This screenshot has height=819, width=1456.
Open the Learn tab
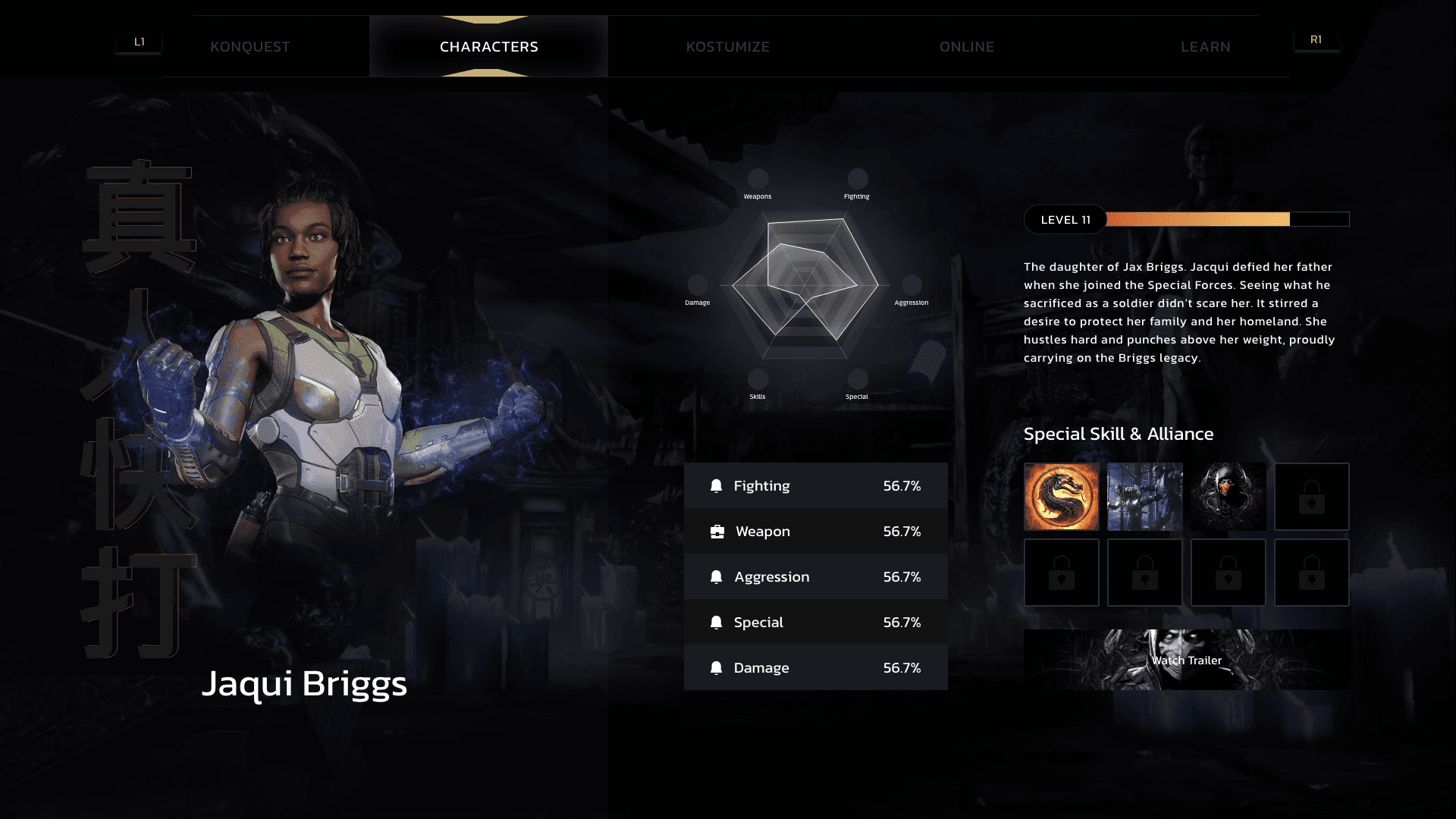click(1206, 47)
